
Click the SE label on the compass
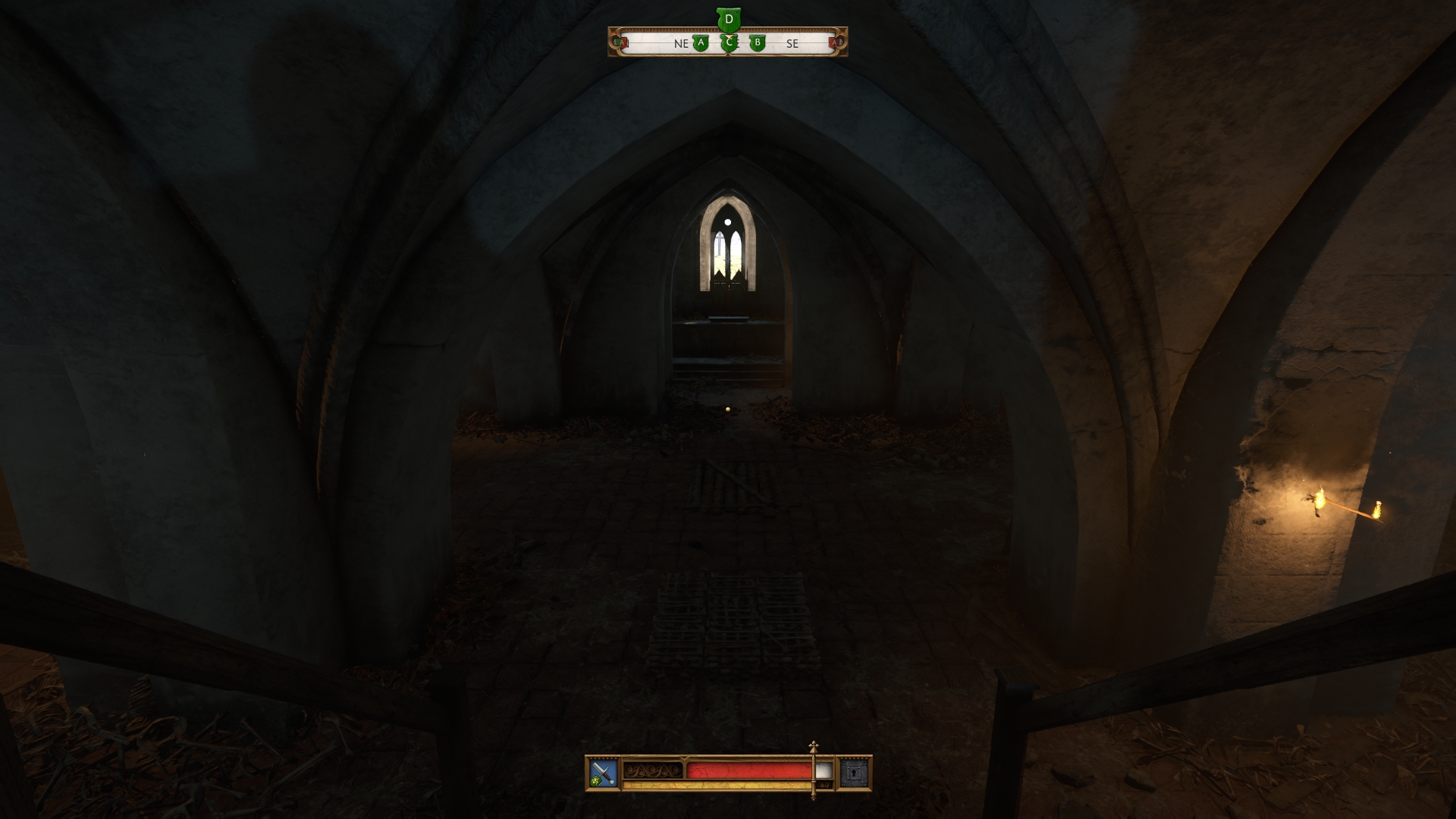[792, 44]
